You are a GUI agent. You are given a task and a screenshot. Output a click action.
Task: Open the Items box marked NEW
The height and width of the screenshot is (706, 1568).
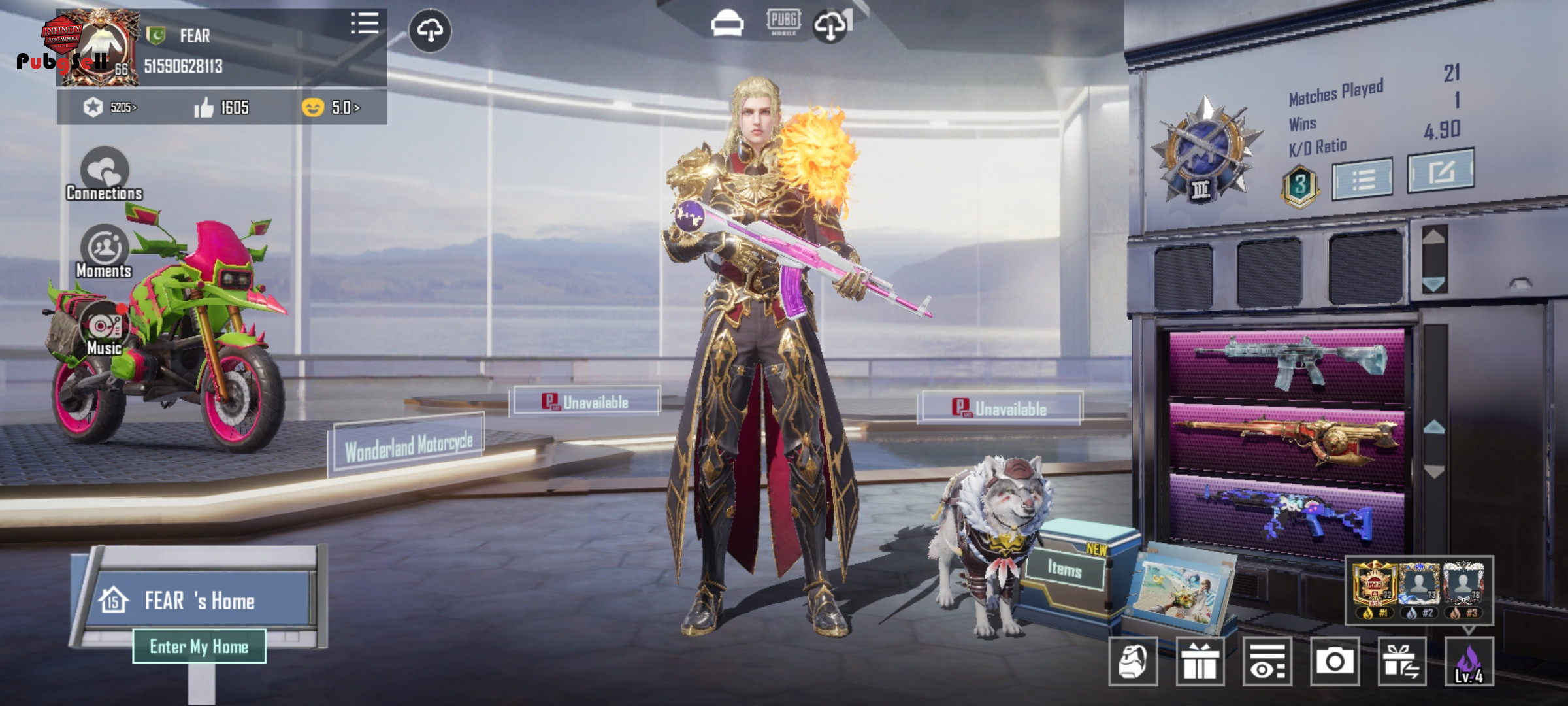pyautogui.click(x=1065, y=569)
